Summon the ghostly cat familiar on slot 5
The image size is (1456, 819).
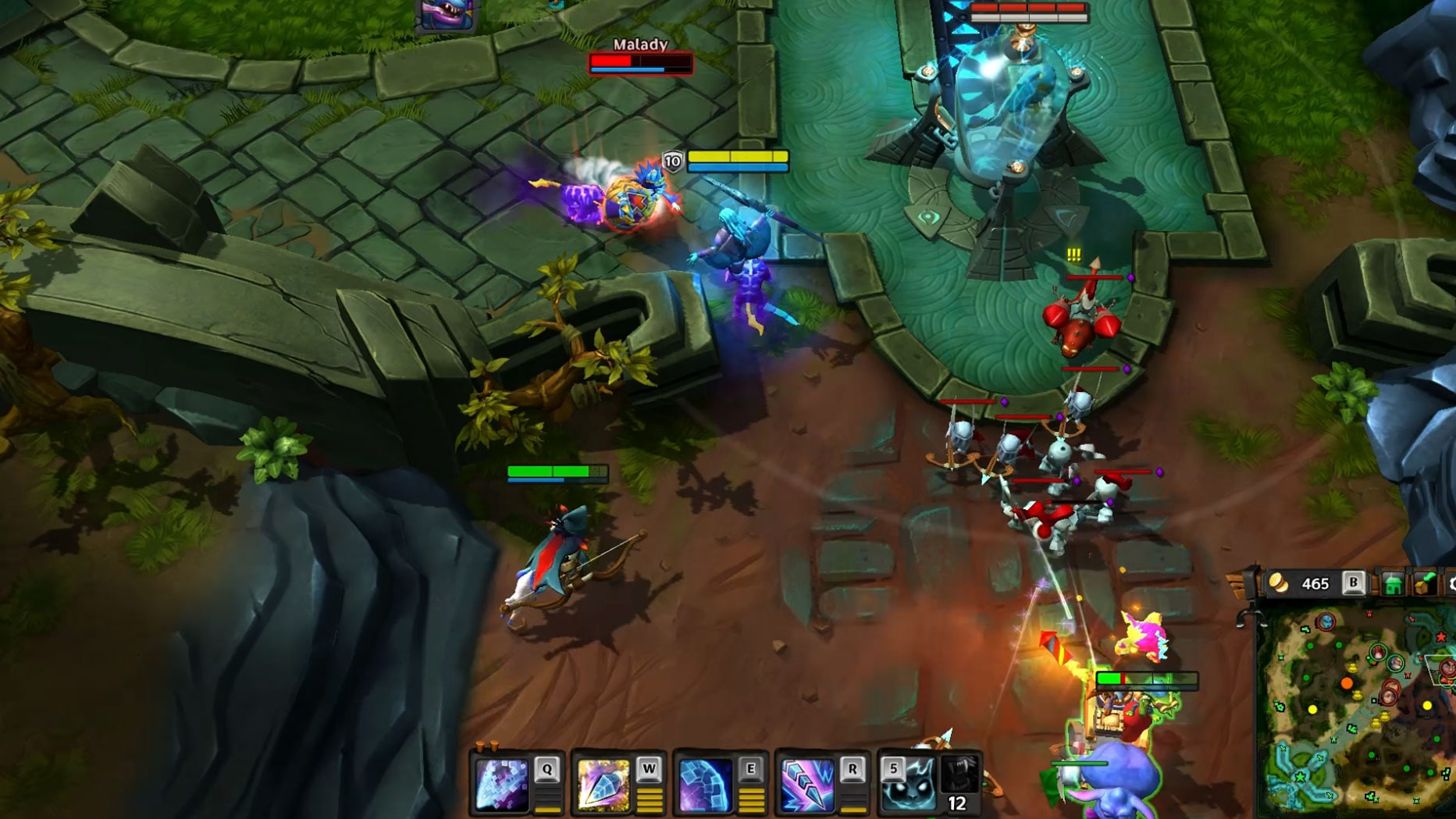(907, 784)
